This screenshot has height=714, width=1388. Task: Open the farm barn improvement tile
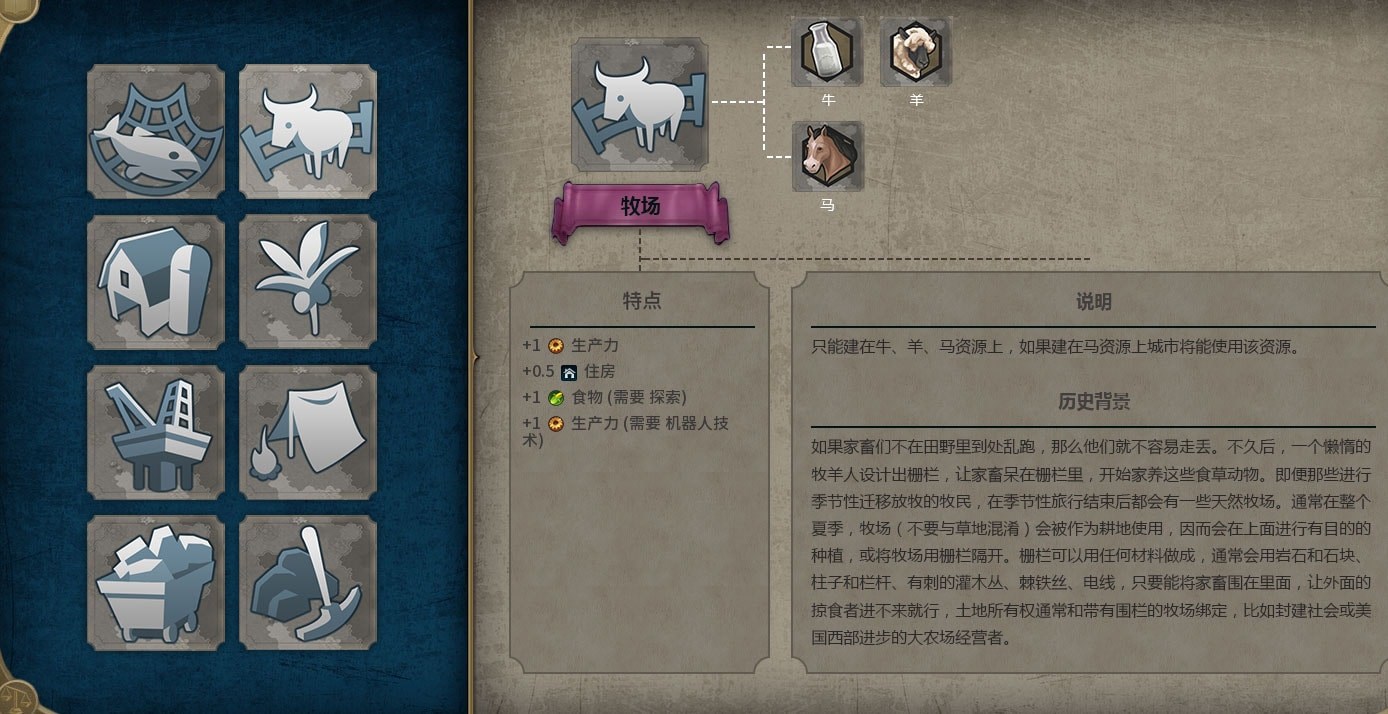click(x=156, y=282)
